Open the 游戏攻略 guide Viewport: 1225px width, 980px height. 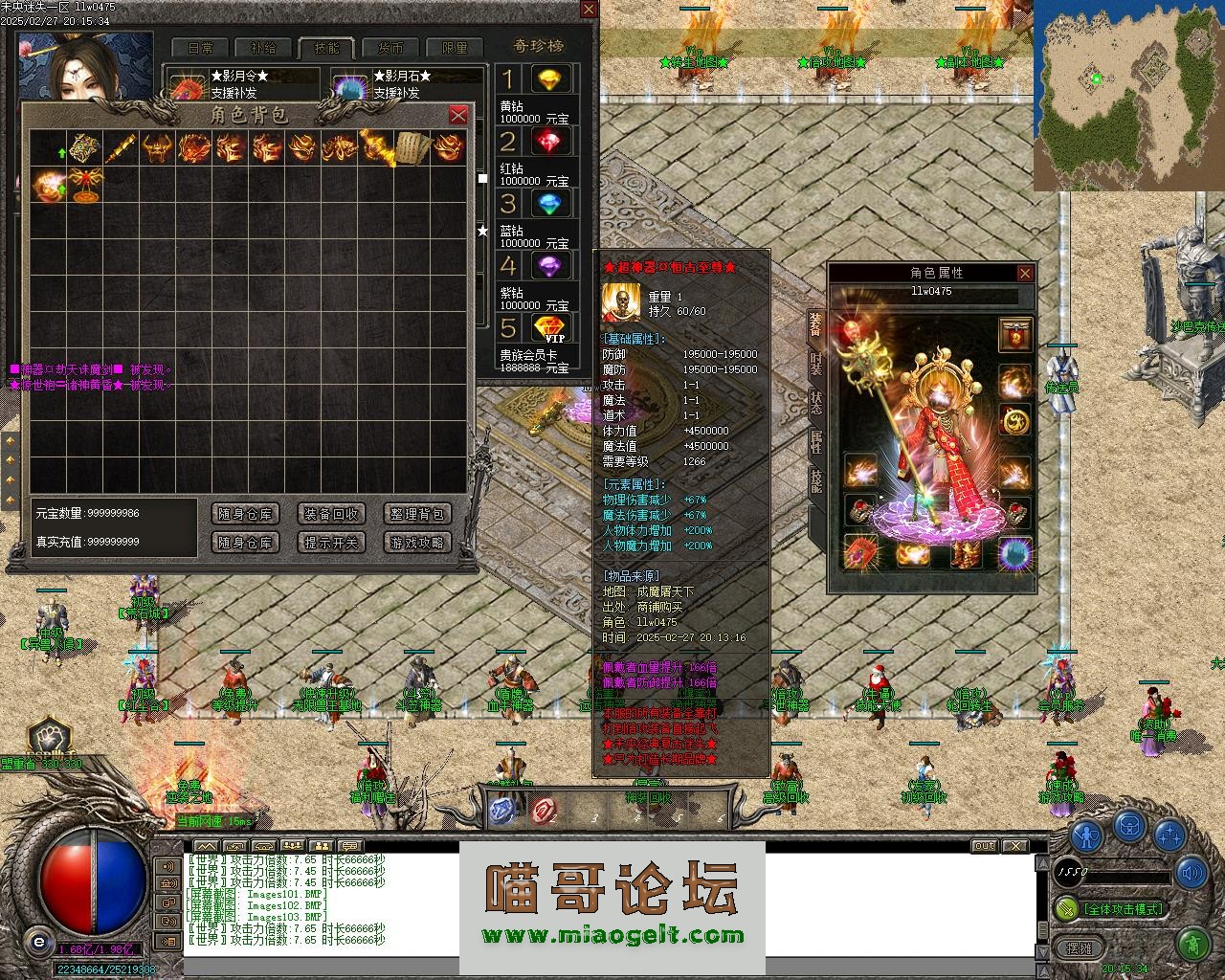point(417,543)
